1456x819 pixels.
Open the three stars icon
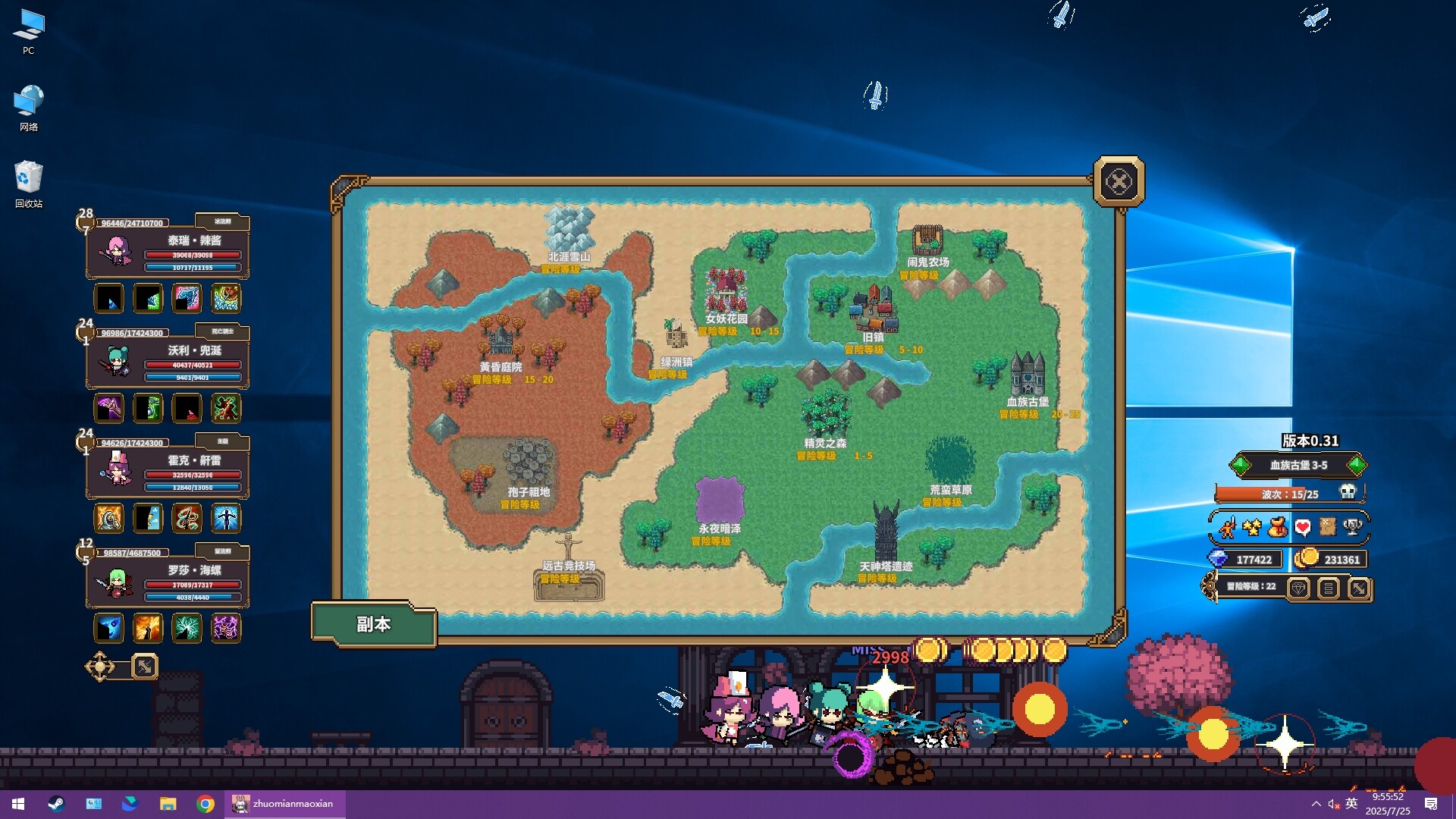click(1252, 527)
